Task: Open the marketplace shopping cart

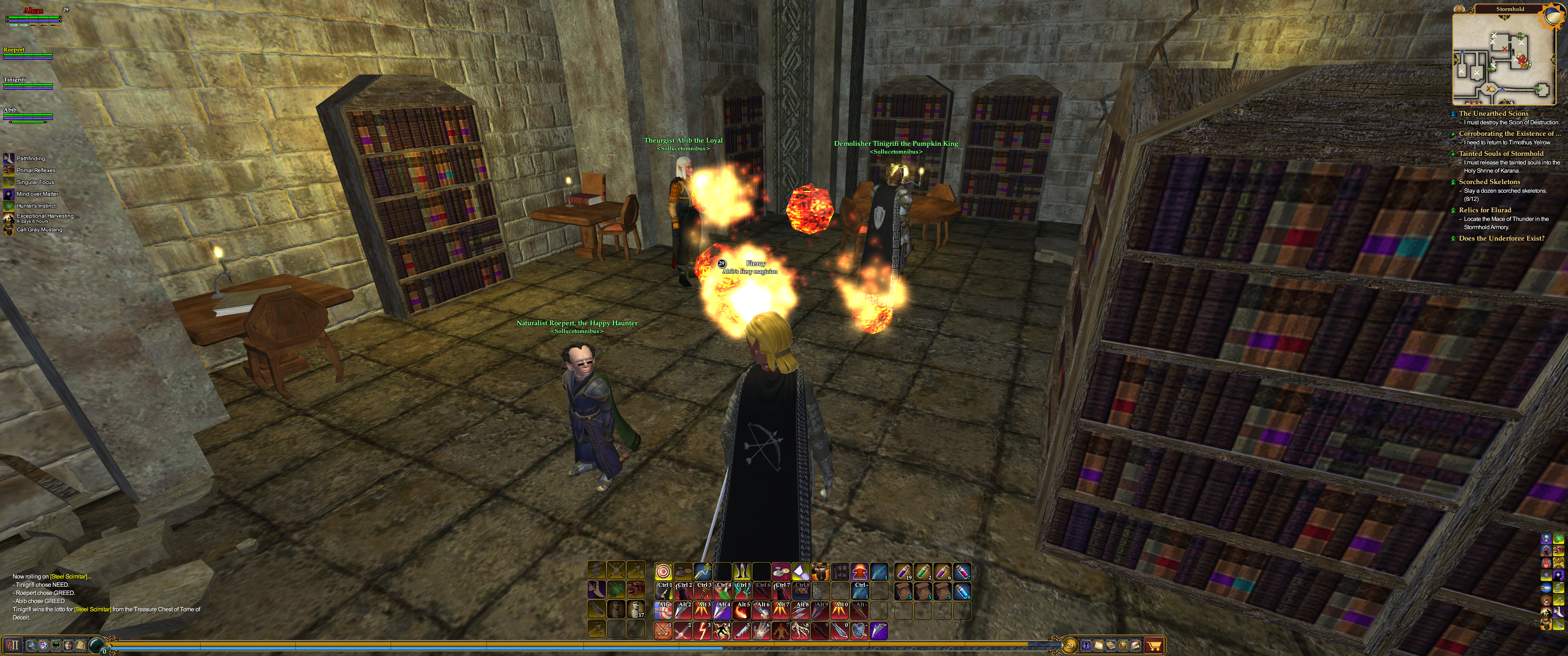Action: click(x=1154, y=645)
